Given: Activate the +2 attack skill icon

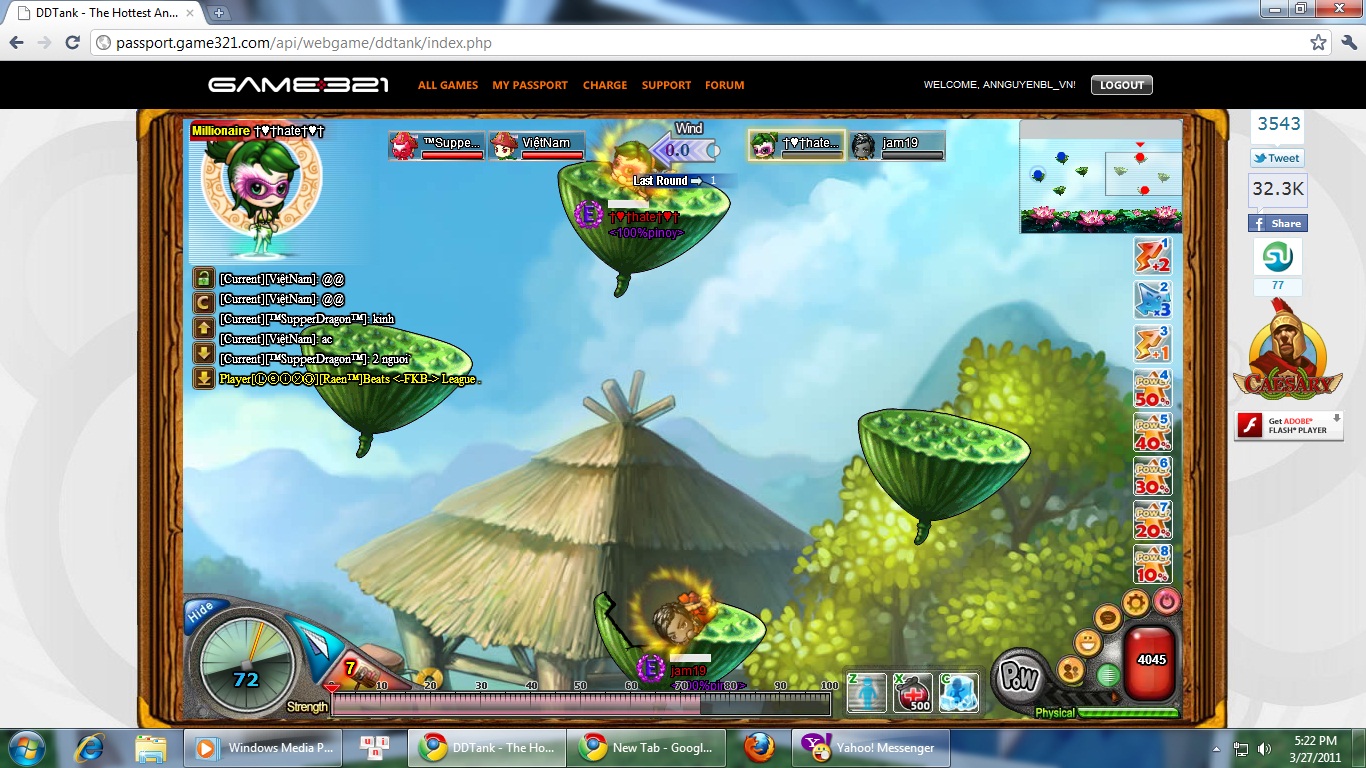Looking at the screenshot, I should [x=1152, y=256].
